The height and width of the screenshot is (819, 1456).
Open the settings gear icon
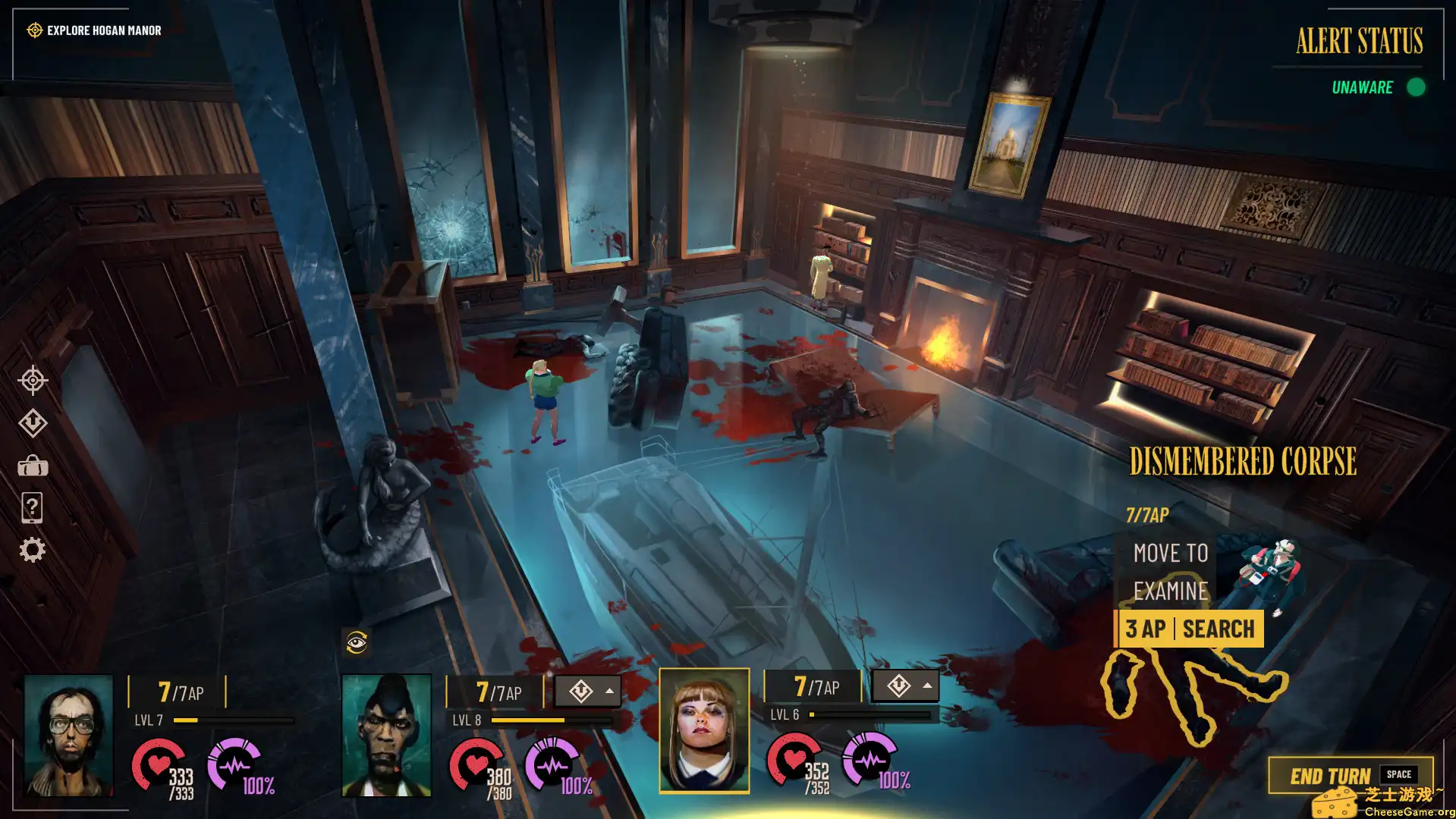point(33,550)
